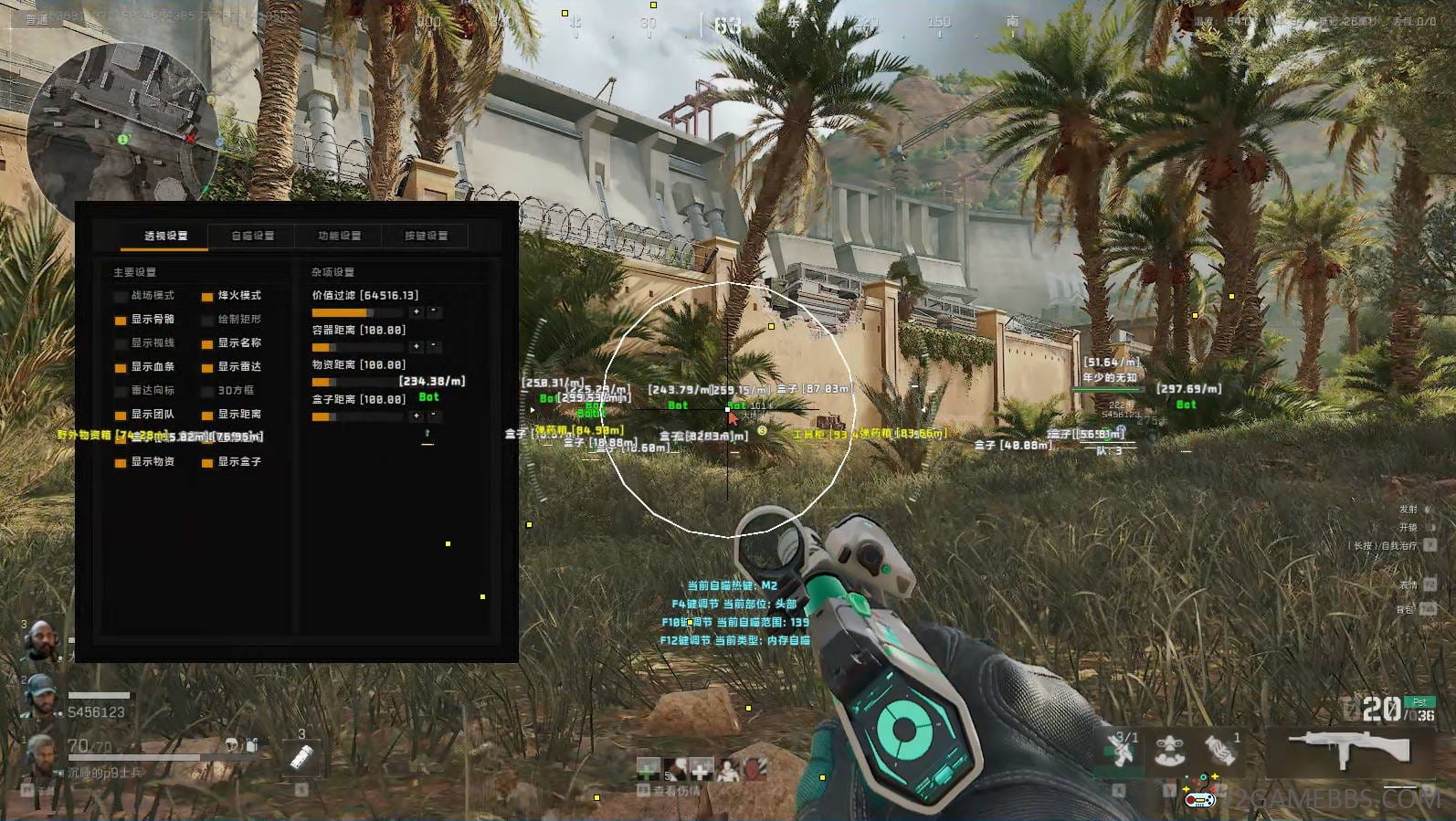This screenshot has height=821, width=1456.
Task: Select the submachine gun weapon icon
Action: click(1349, 751)
